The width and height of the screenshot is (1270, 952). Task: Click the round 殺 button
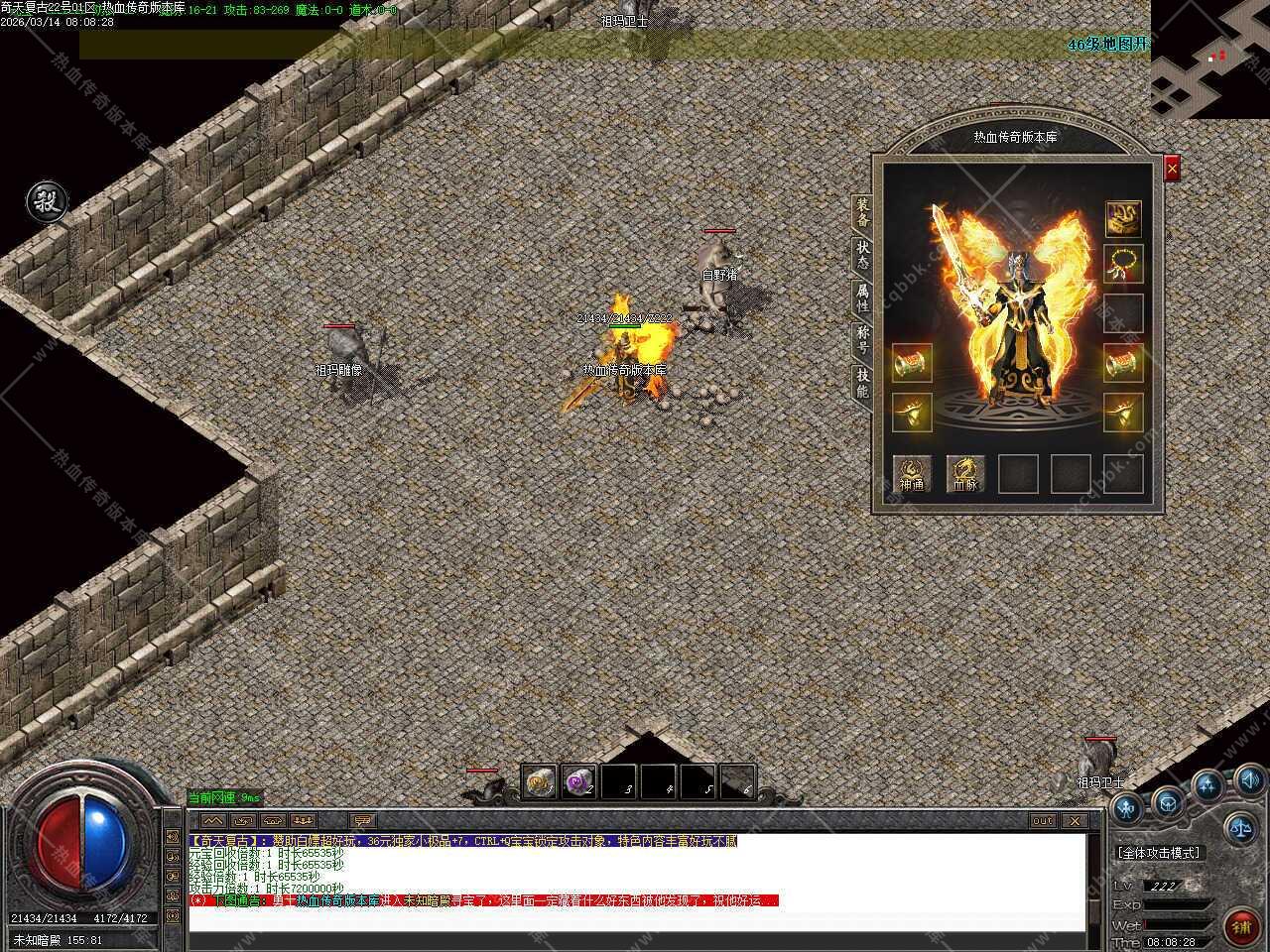(46, 202)
